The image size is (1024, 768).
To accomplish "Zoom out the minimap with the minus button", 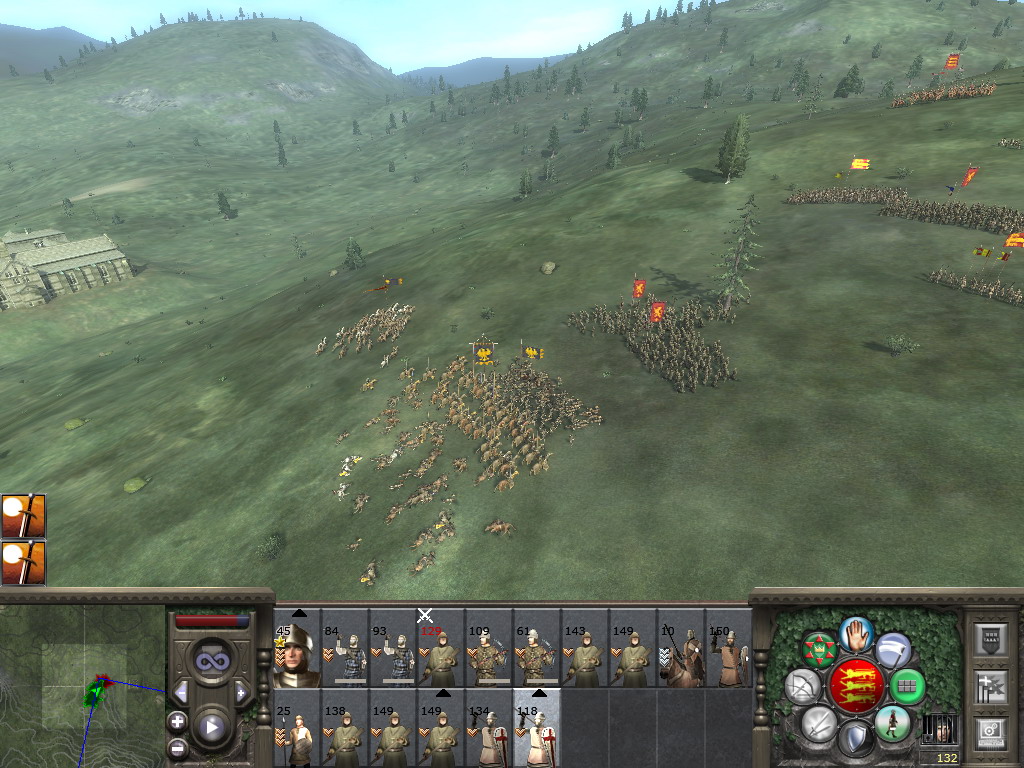I will click(x=177, y=746).
